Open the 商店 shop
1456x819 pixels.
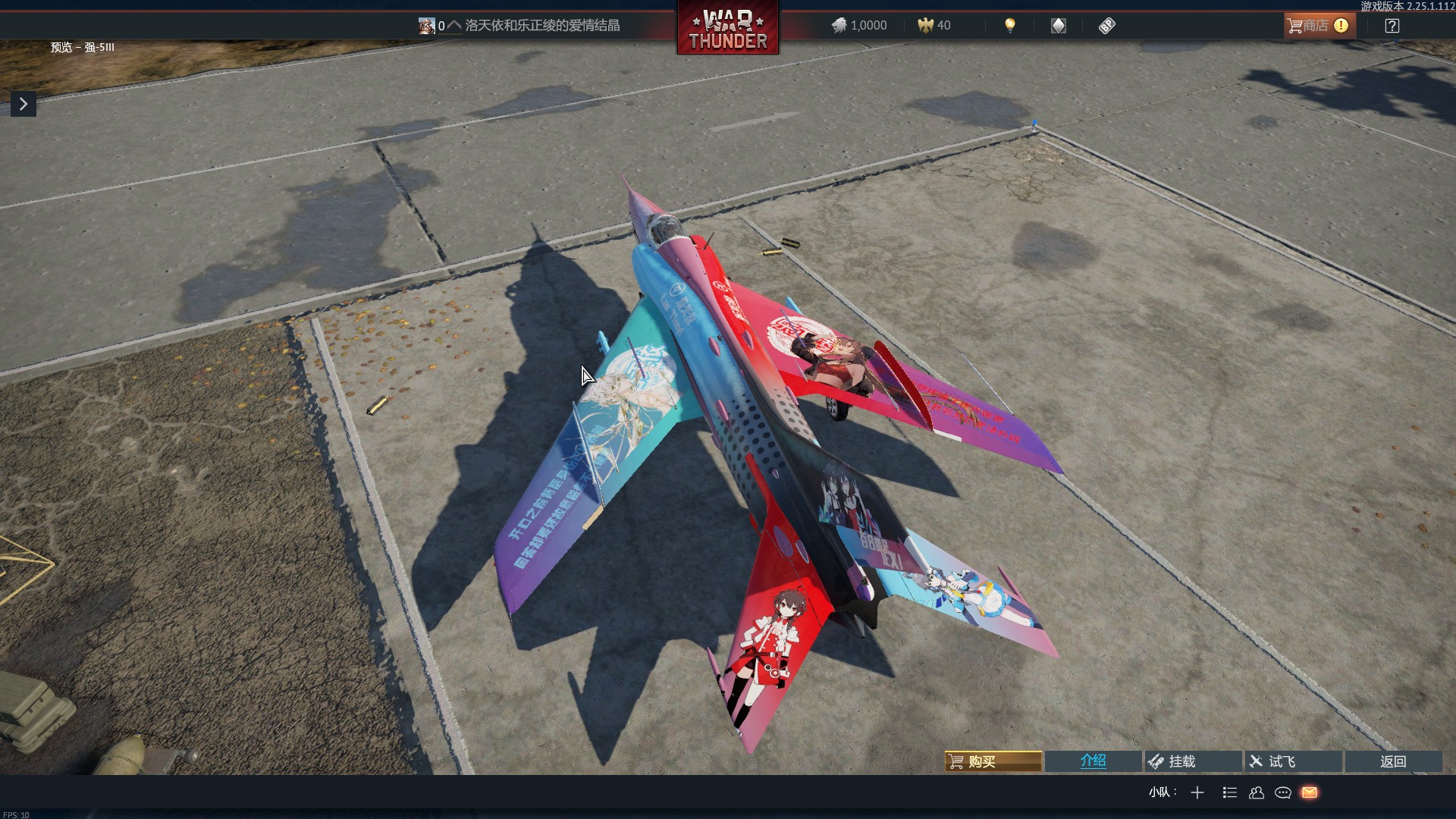pos(1319,26)
